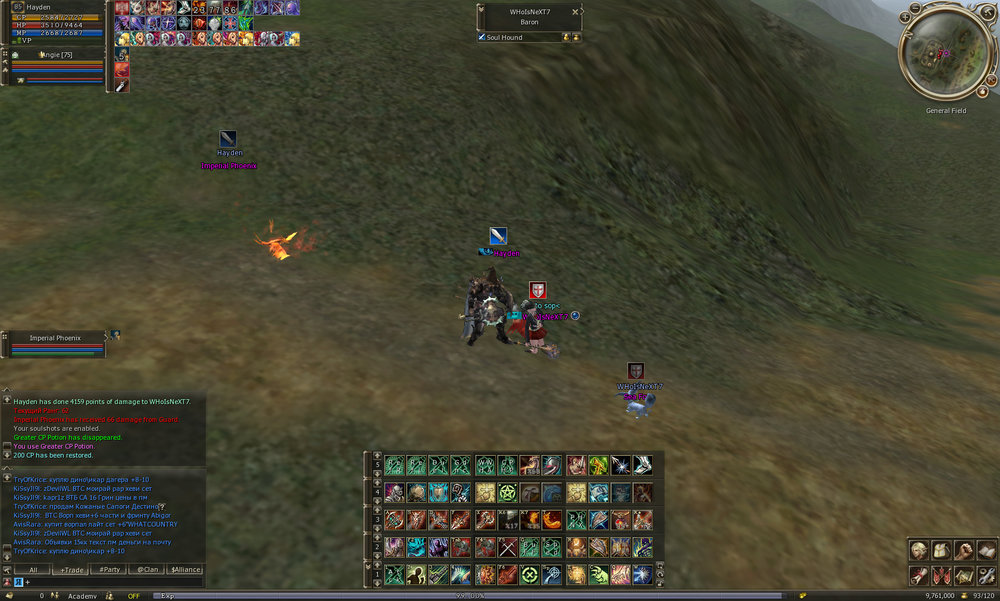
Task: Select the @Clan chat tab
Action: (148, 569)
